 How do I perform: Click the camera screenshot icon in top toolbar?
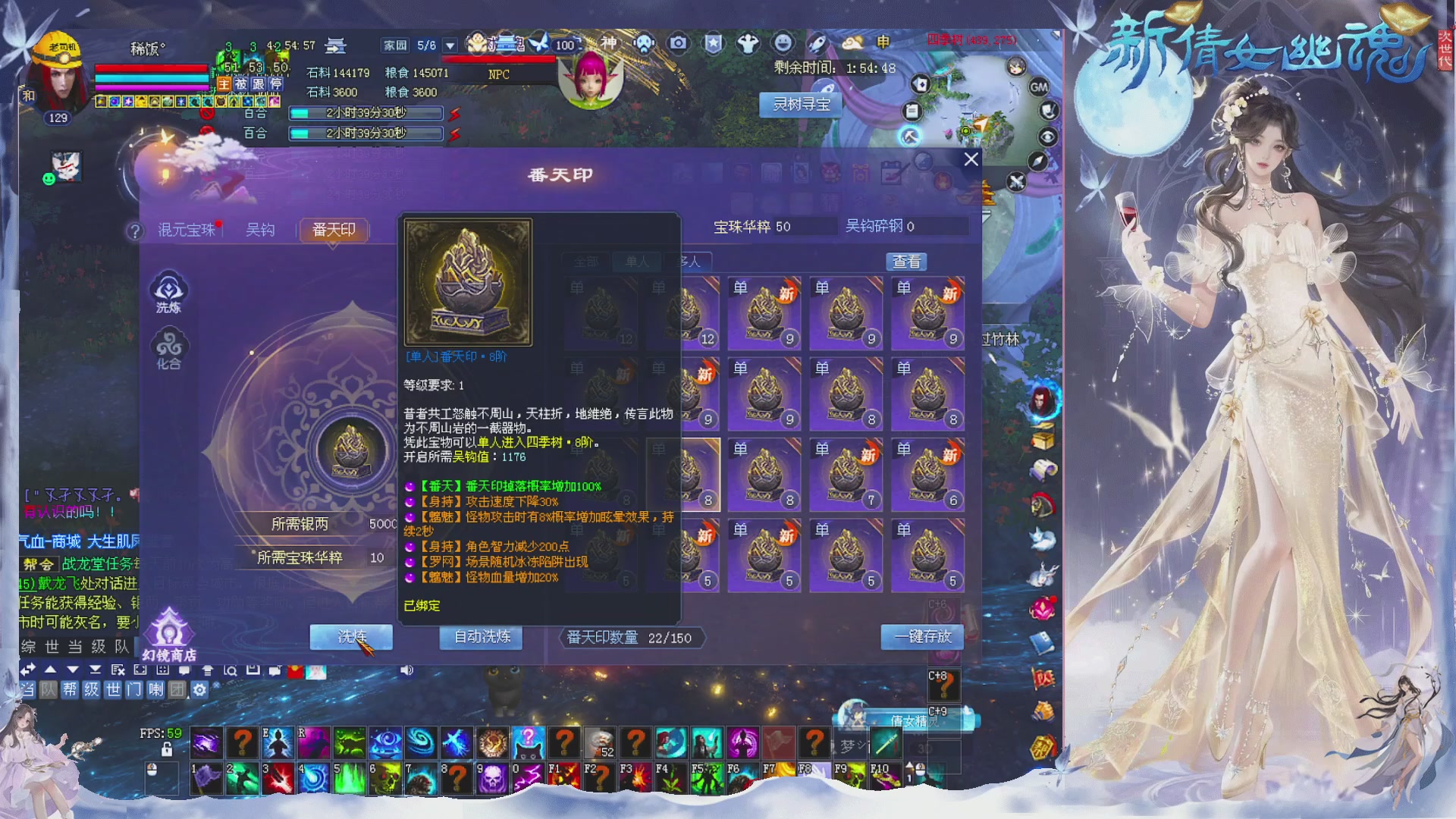[x=678, y=43]
